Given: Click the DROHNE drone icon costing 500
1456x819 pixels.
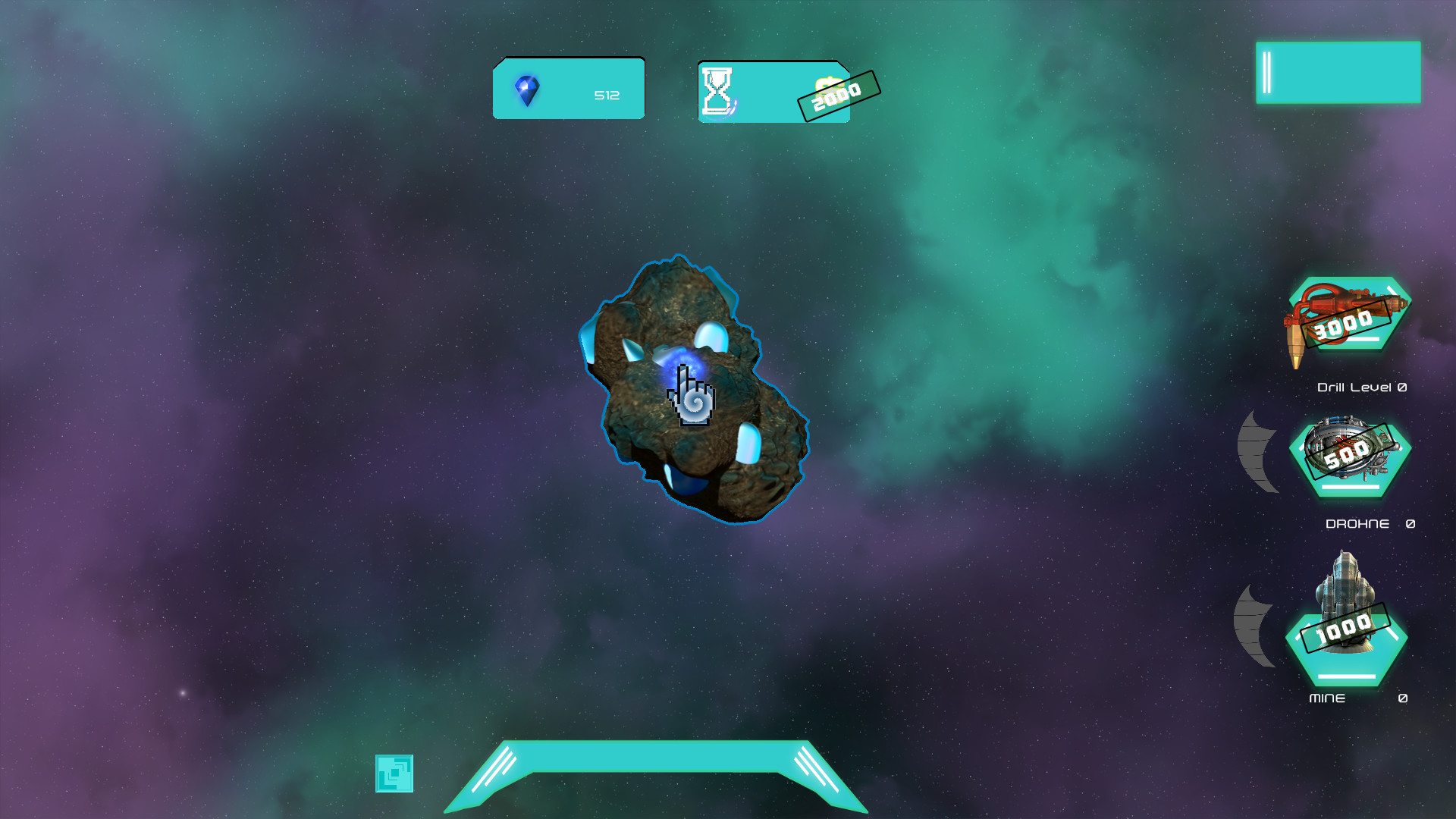Looking at the screenshot, I should point(1348,455).
